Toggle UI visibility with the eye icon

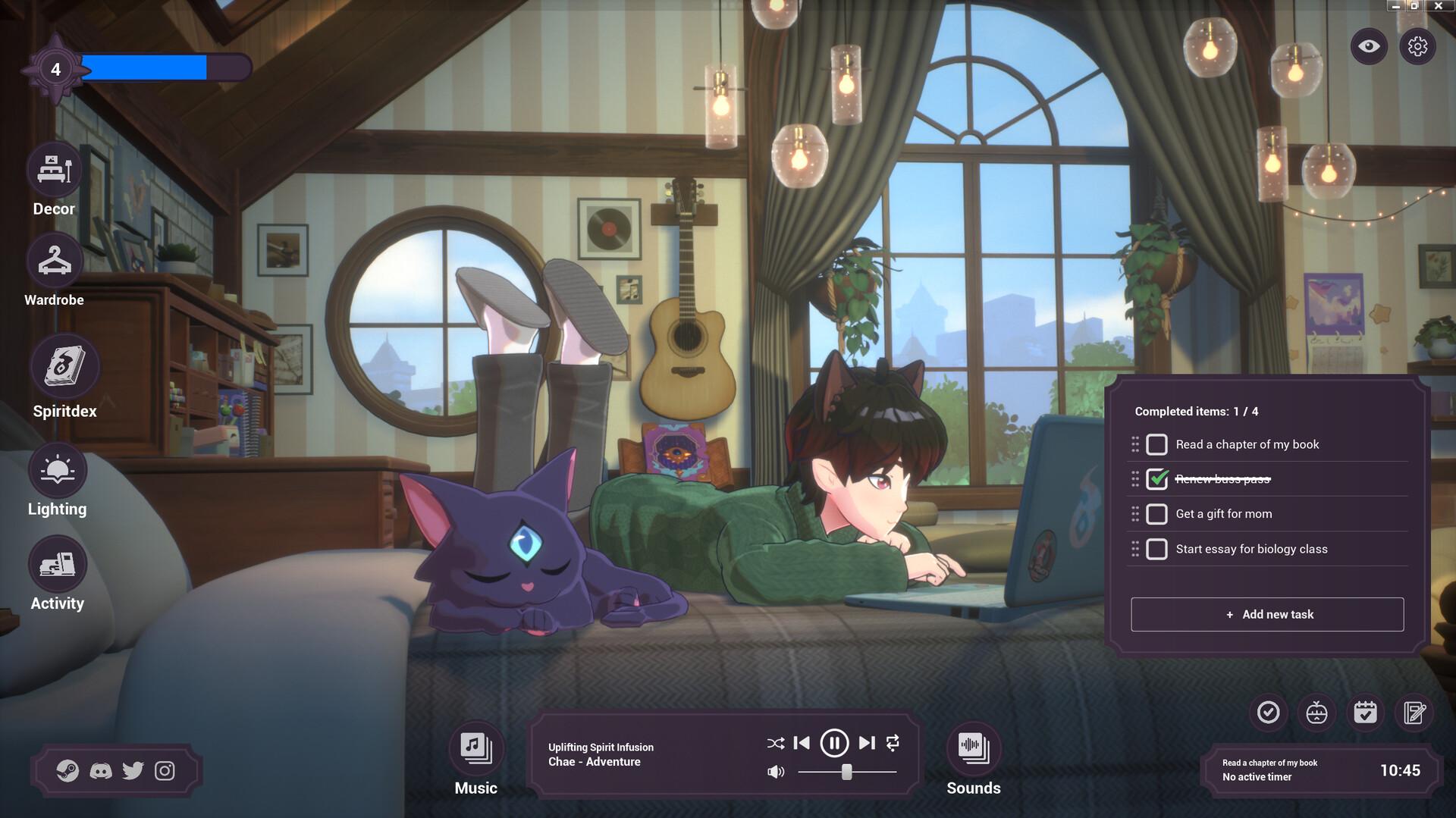(x=1367, y=46)
